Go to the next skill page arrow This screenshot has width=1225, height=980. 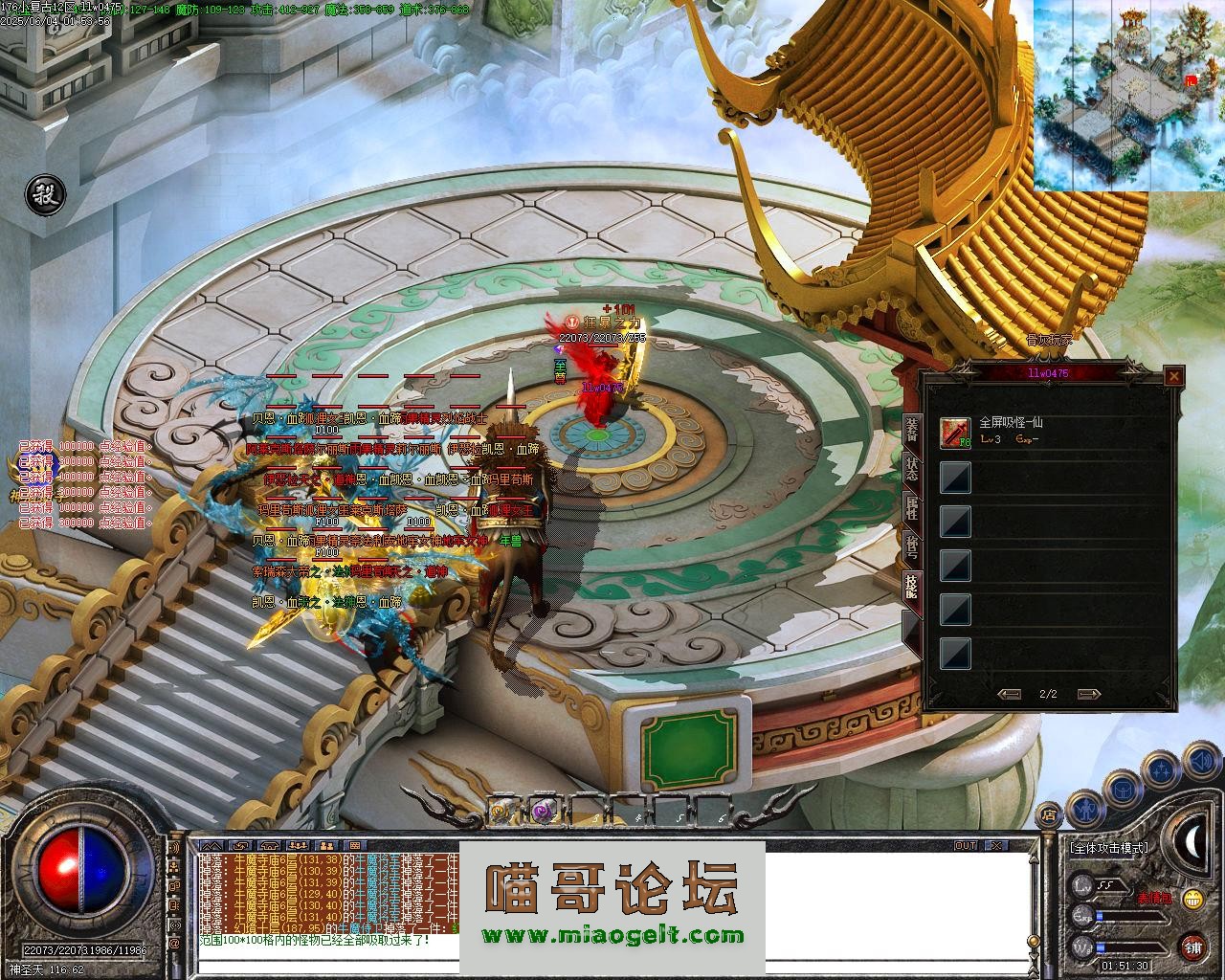click(1088, 694)
